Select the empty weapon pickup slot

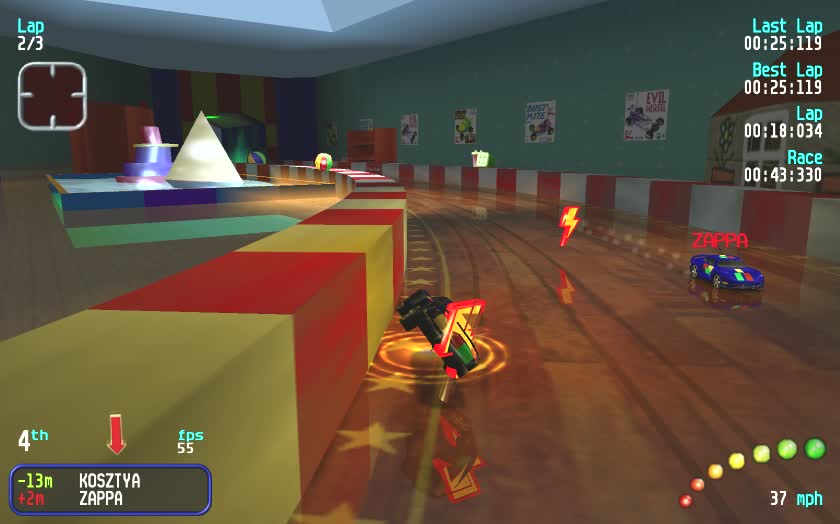52,96
